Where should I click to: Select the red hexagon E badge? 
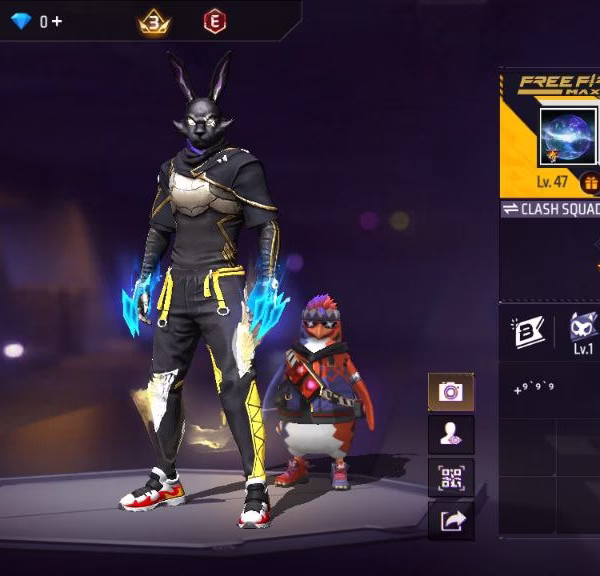[213, 21]
